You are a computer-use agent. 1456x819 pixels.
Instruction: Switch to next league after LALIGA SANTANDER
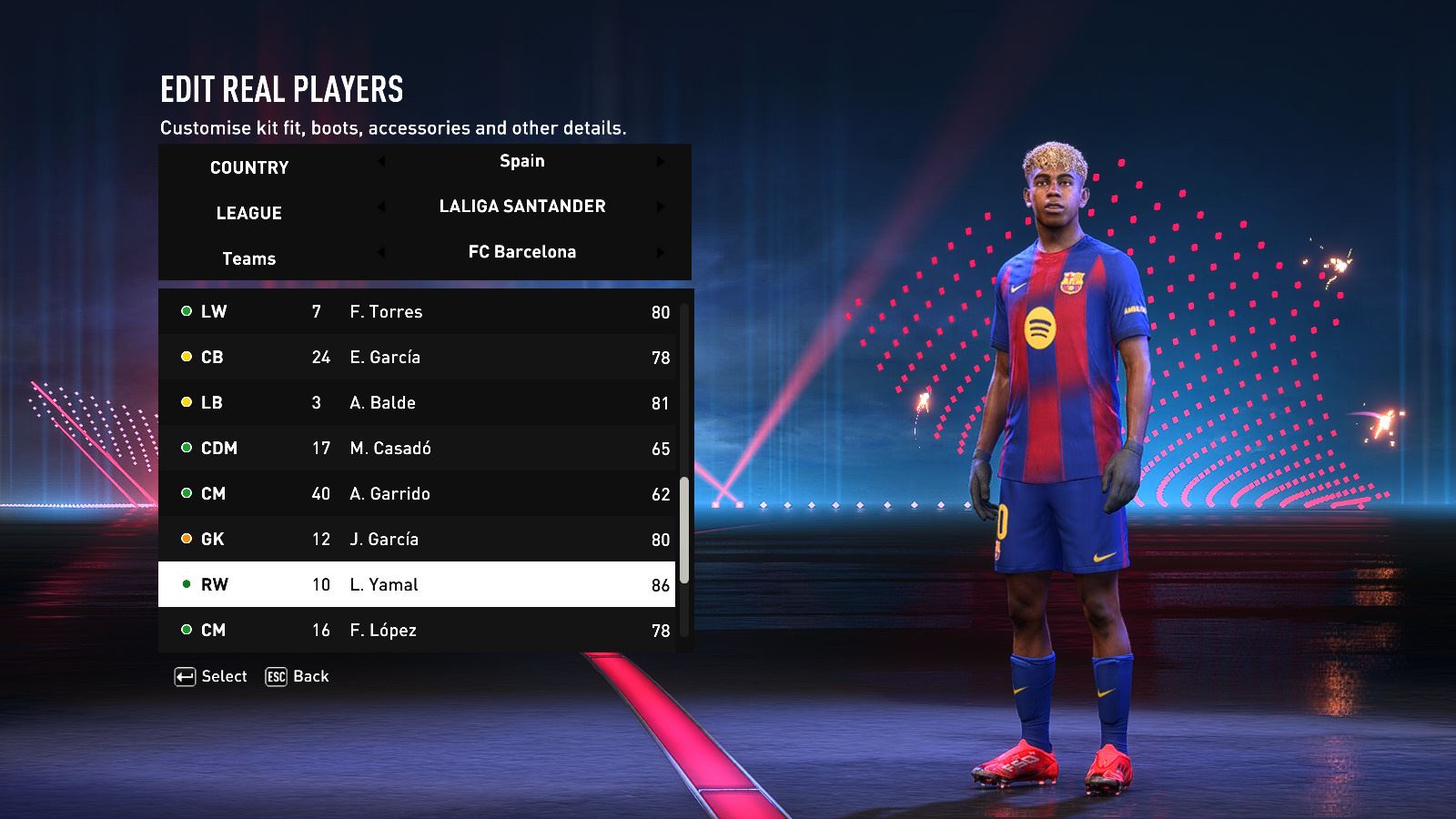(661, 207)
